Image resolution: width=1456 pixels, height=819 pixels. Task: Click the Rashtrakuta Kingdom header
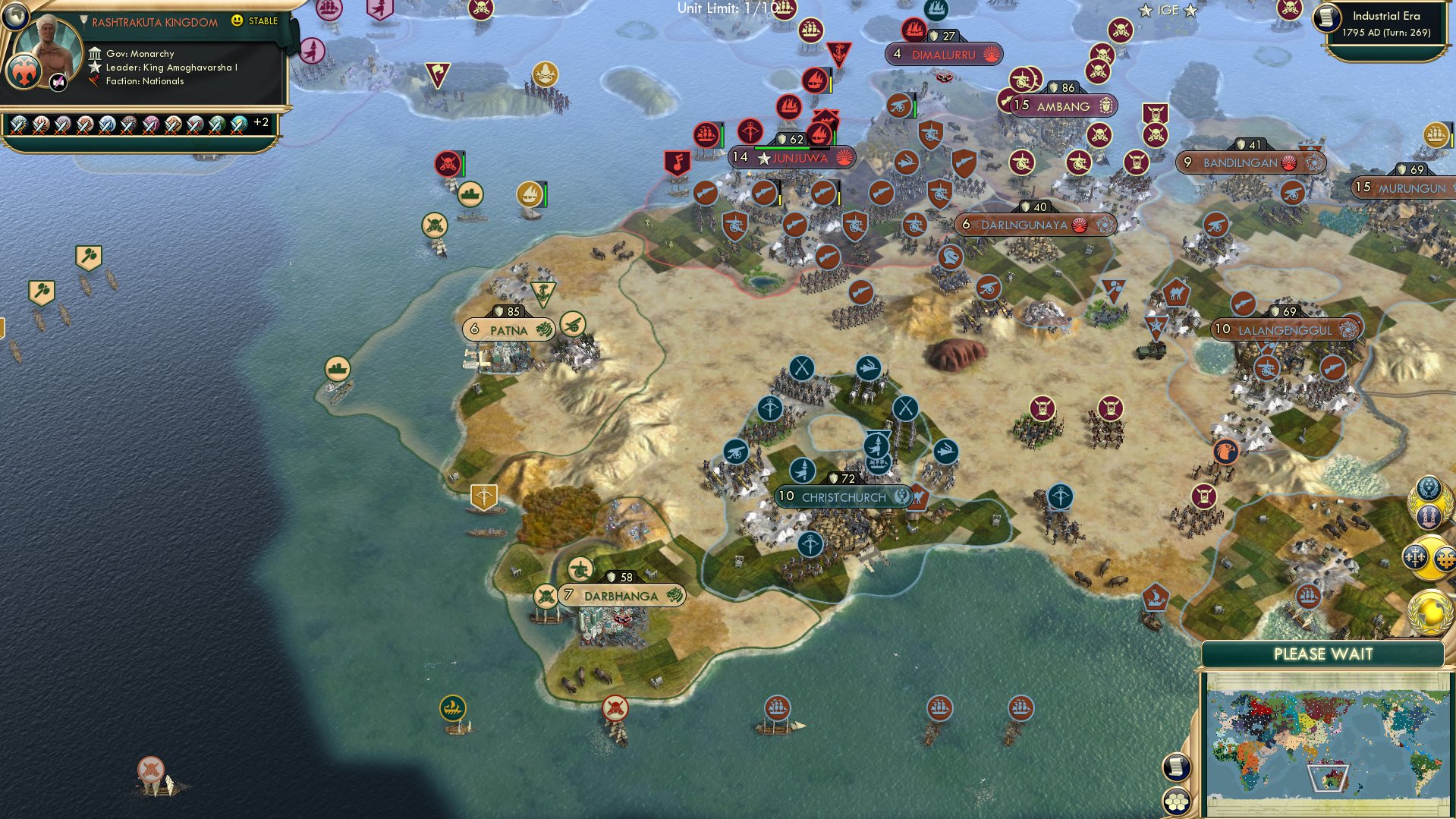coord(152,22)
